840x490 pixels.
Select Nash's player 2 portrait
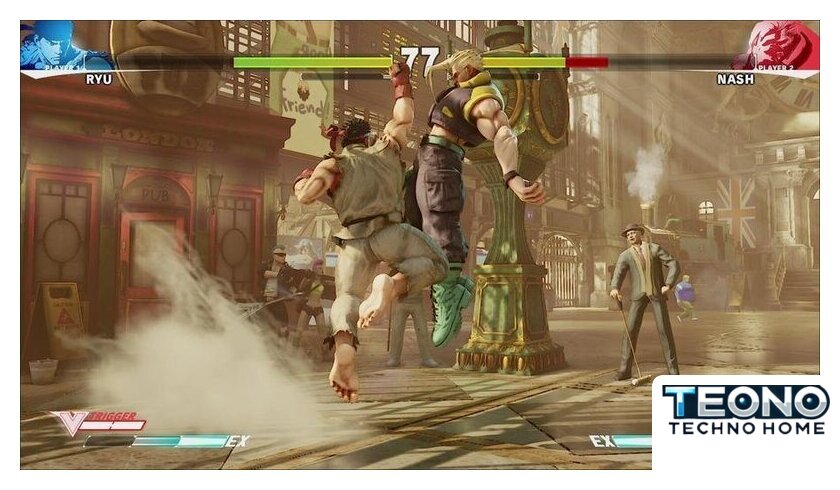[778, 46]
